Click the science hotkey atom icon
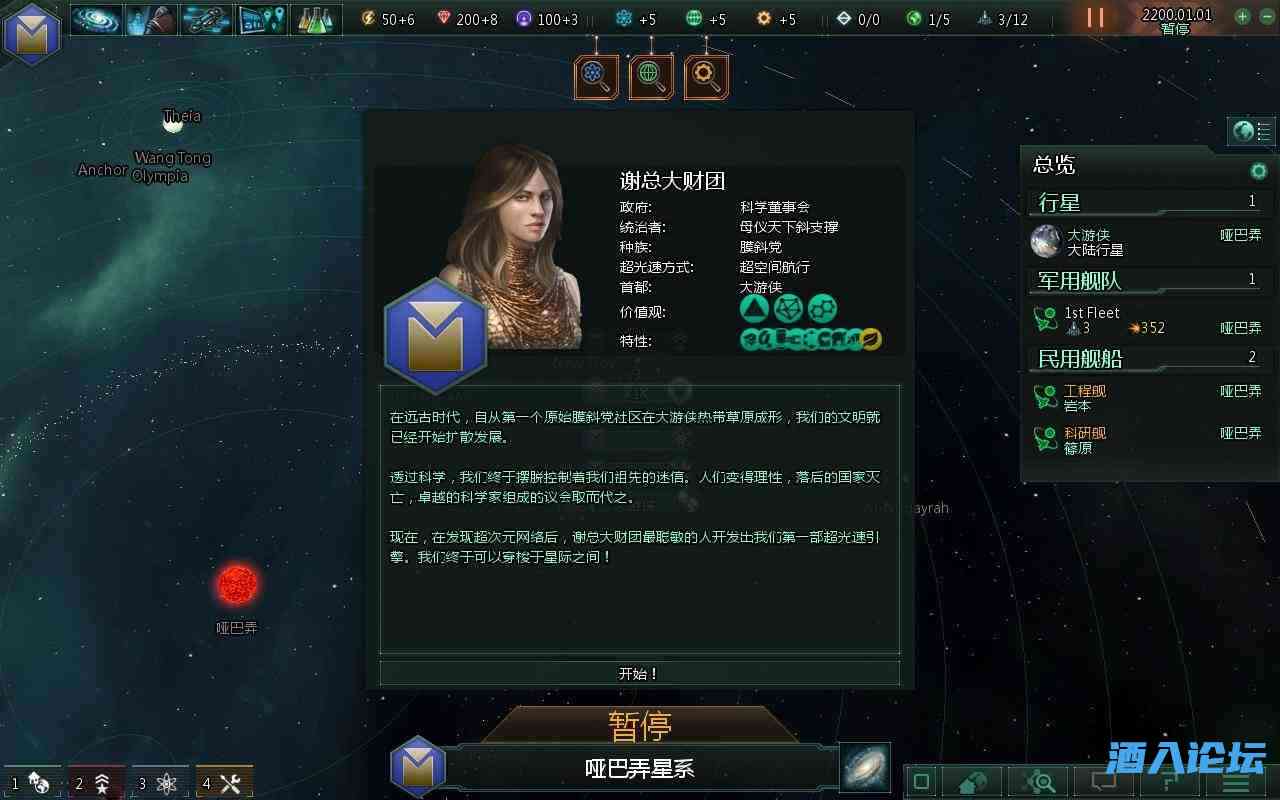 pyautogui.click(x=167, y=783)
